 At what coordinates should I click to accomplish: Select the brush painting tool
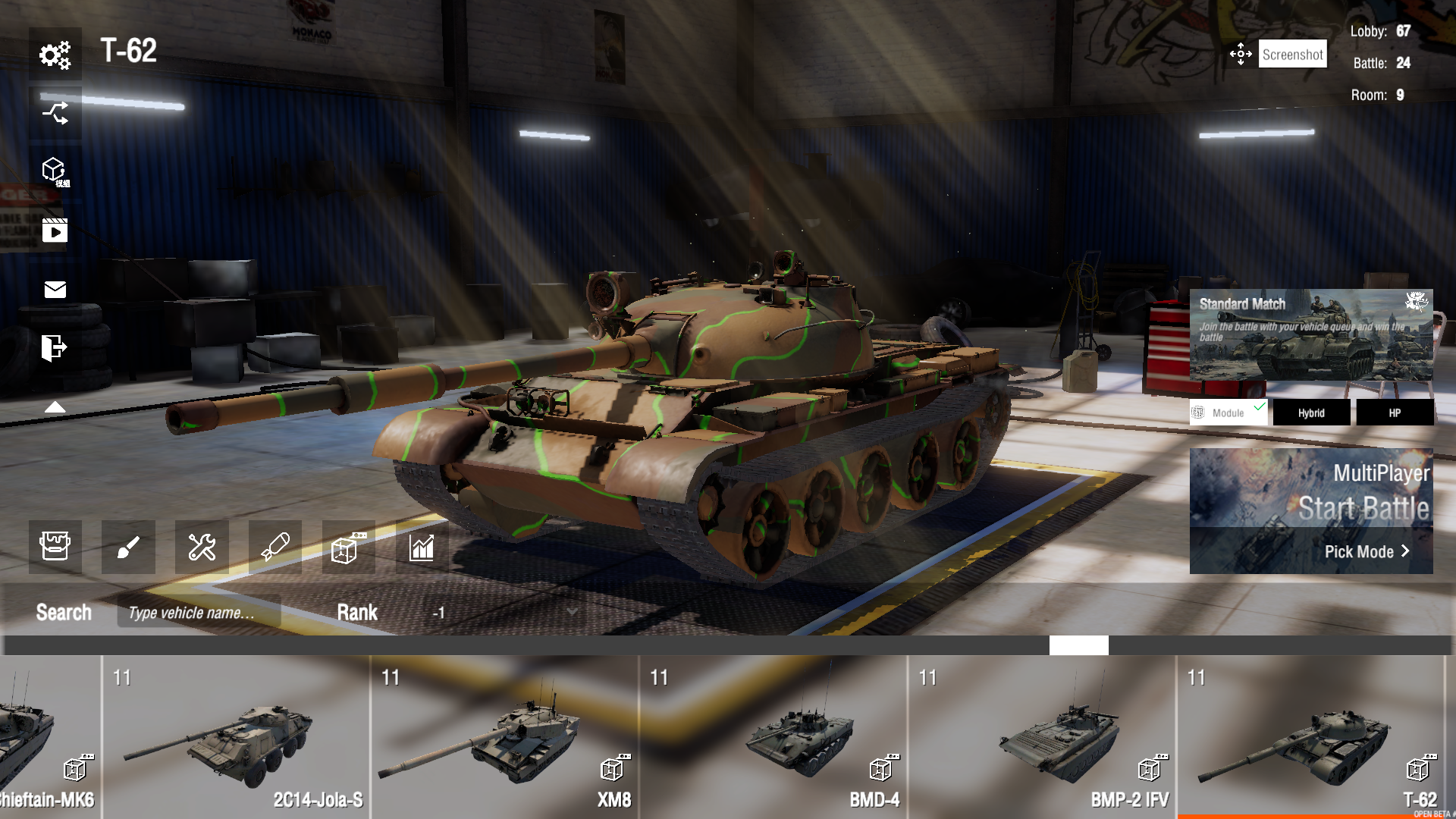click(x=128, y=548)
